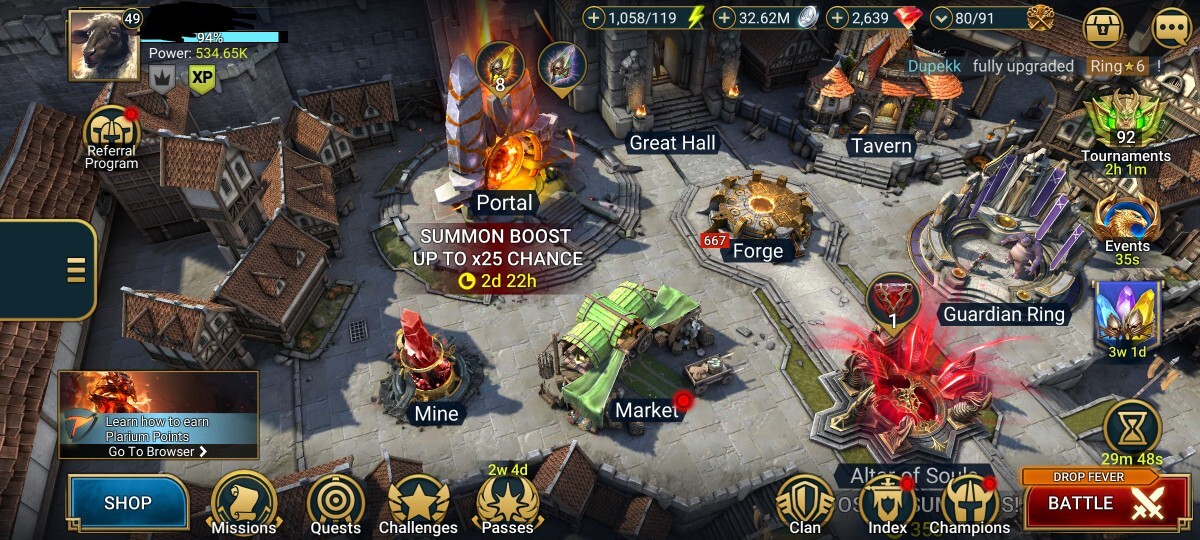The image size is (1200, 540).
Task: Open the hourglass timed offer
Action: (1132, 427)
